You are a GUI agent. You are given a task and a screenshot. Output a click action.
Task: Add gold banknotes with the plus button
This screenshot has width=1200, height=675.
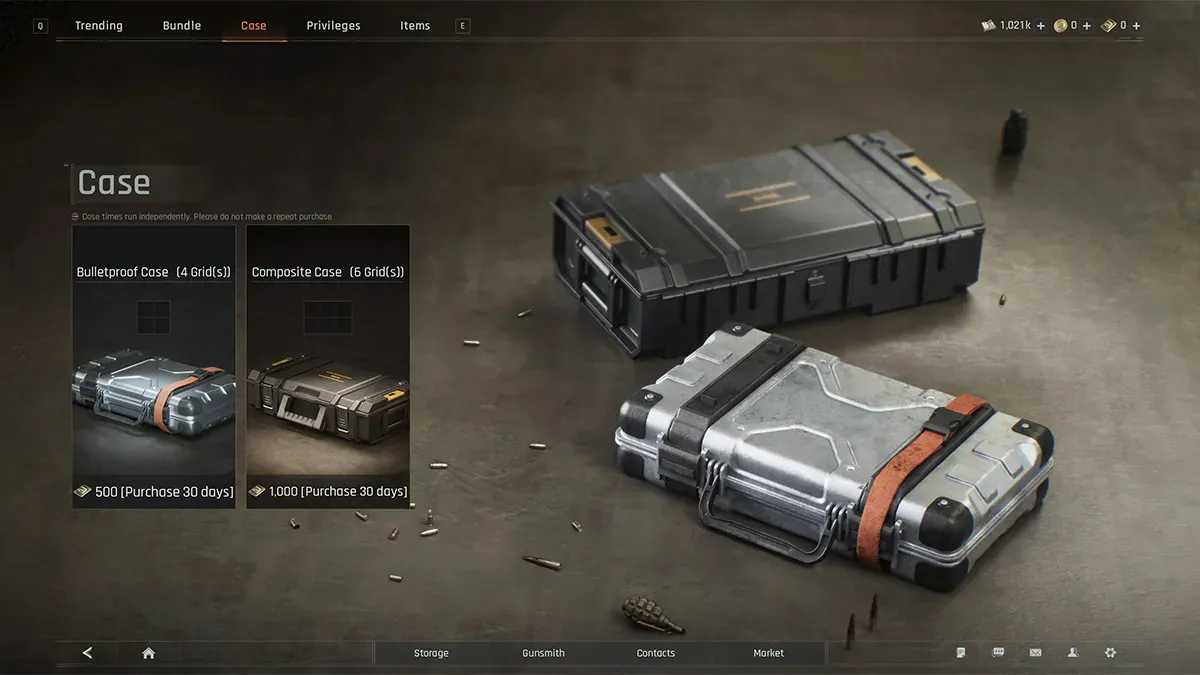(1136, 26)
